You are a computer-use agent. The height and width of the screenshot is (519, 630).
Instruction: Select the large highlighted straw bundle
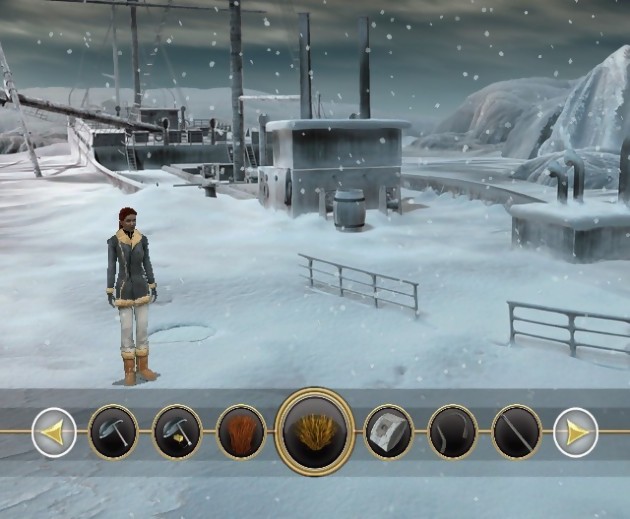click(315, 432)
